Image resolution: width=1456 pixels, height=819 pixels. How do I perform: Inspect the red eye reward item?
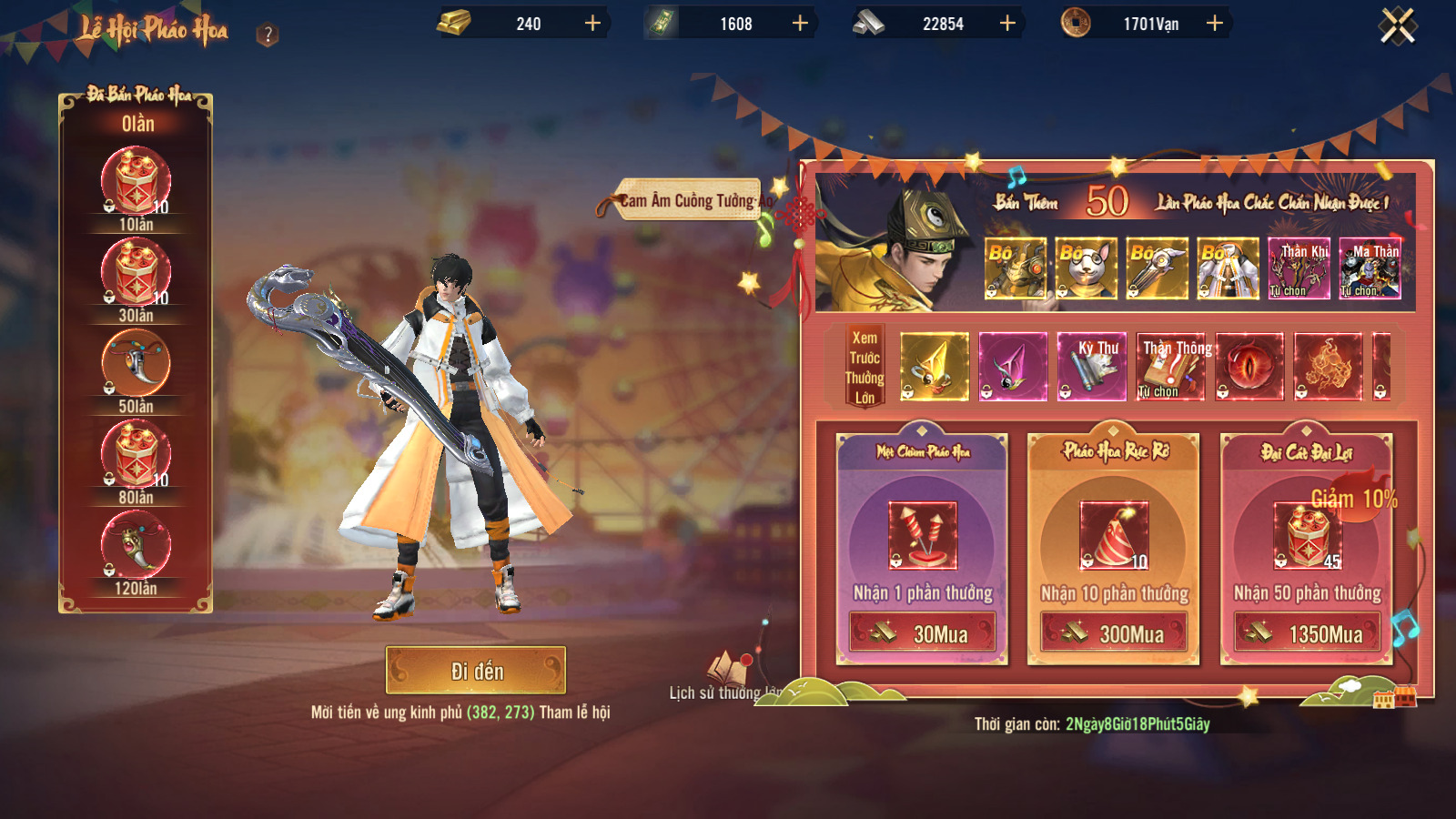click(1249, 367)
